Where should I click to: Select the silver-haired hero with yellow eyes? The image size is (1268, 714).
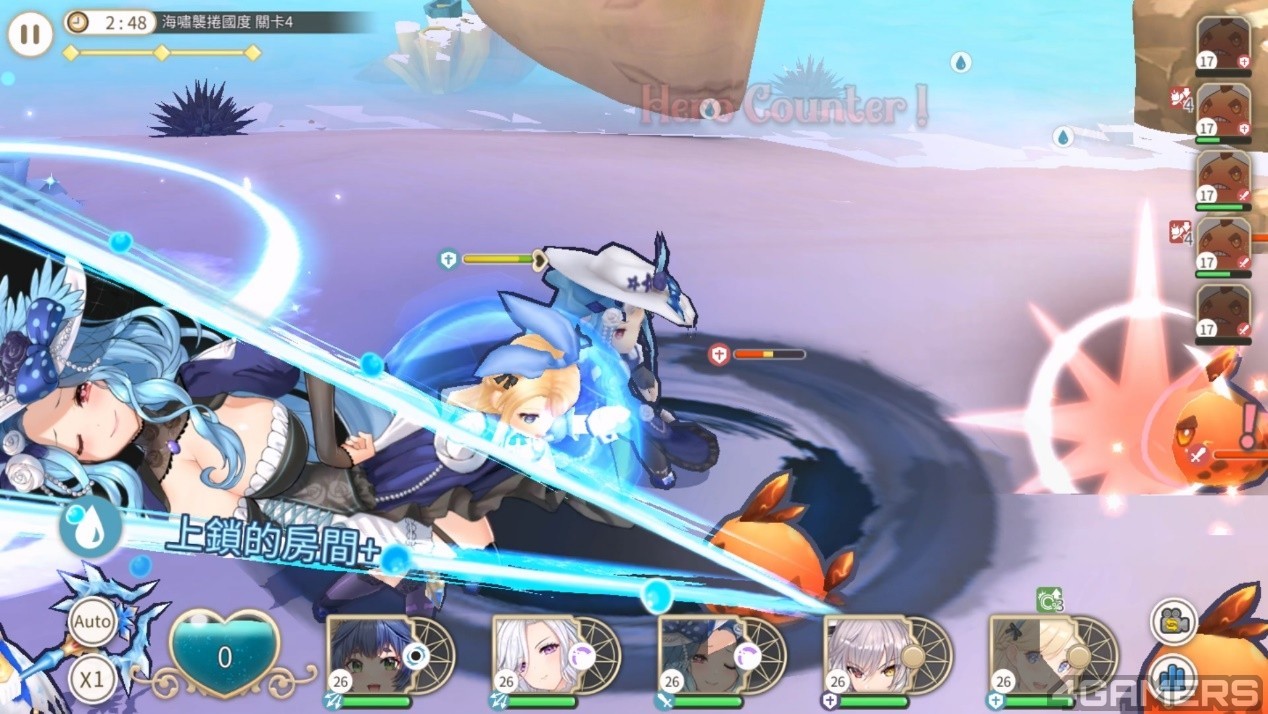click(862, 653)
